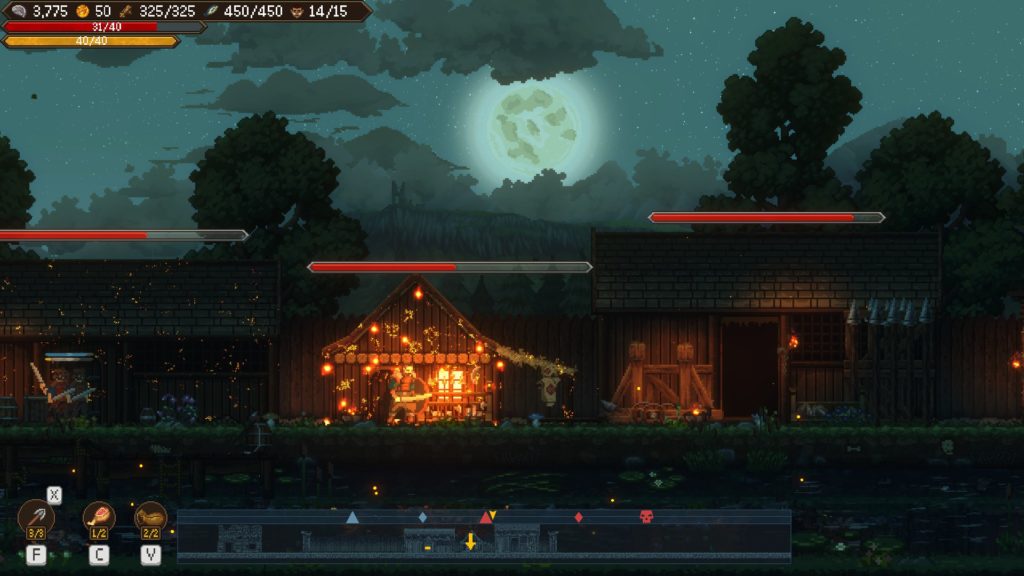The image size is (1024, 576).
Task: Click the red skull marker on the minimap
Action: [x=646, y=517]
